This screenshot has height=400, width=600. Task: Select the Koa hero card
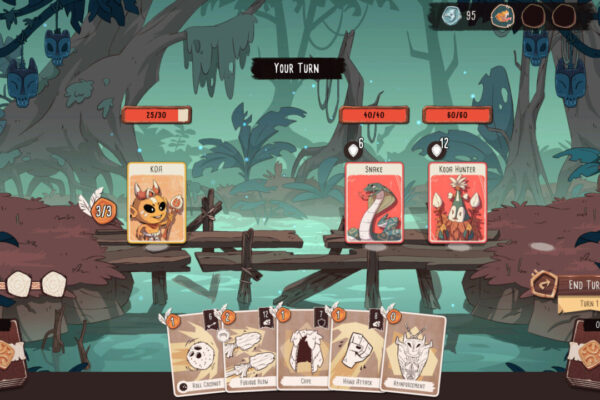[156, 204]
